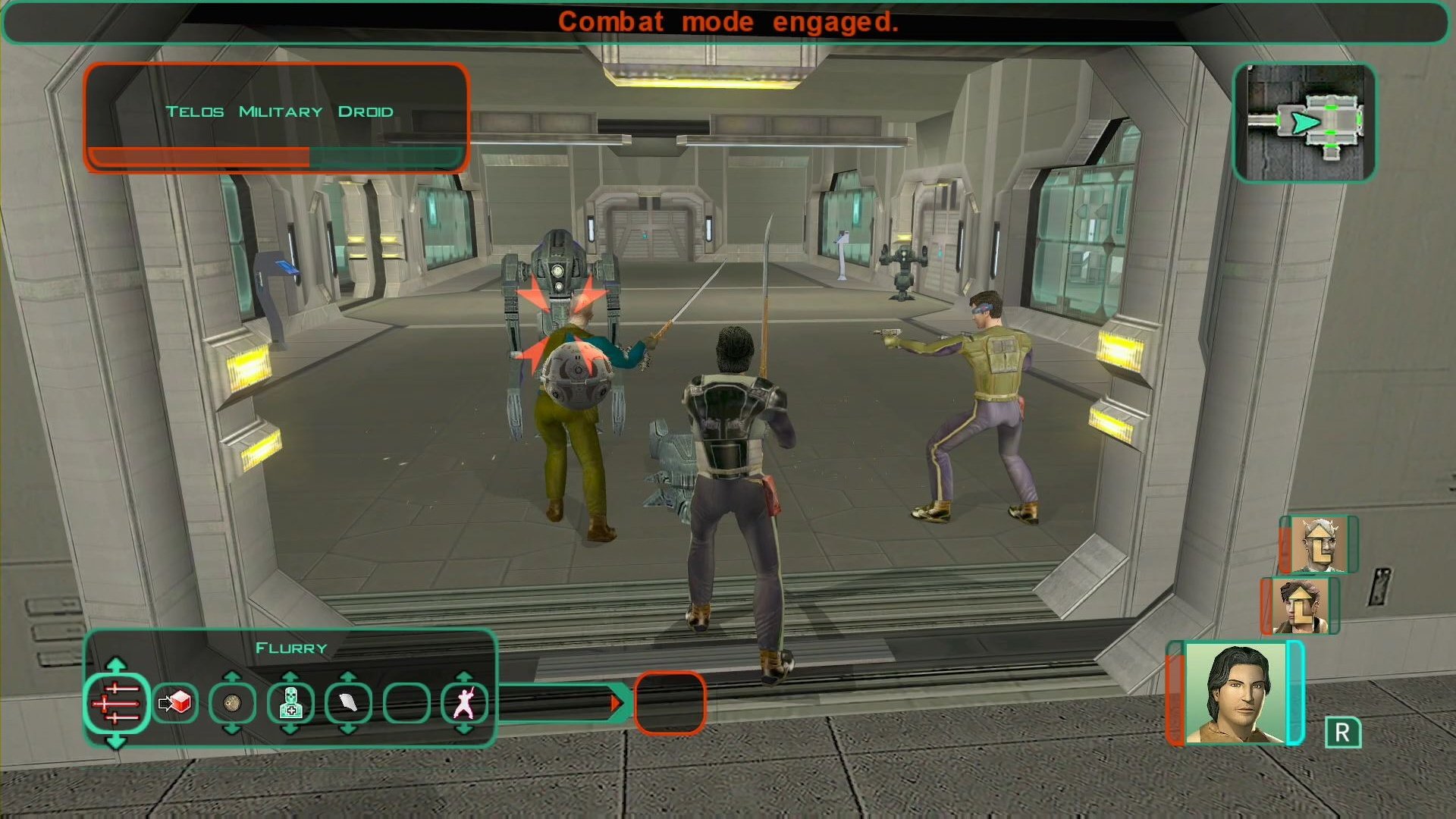This screenshot has width=1456, height=819.
Task: Use the round mine item slot
Action: [233, 704]
